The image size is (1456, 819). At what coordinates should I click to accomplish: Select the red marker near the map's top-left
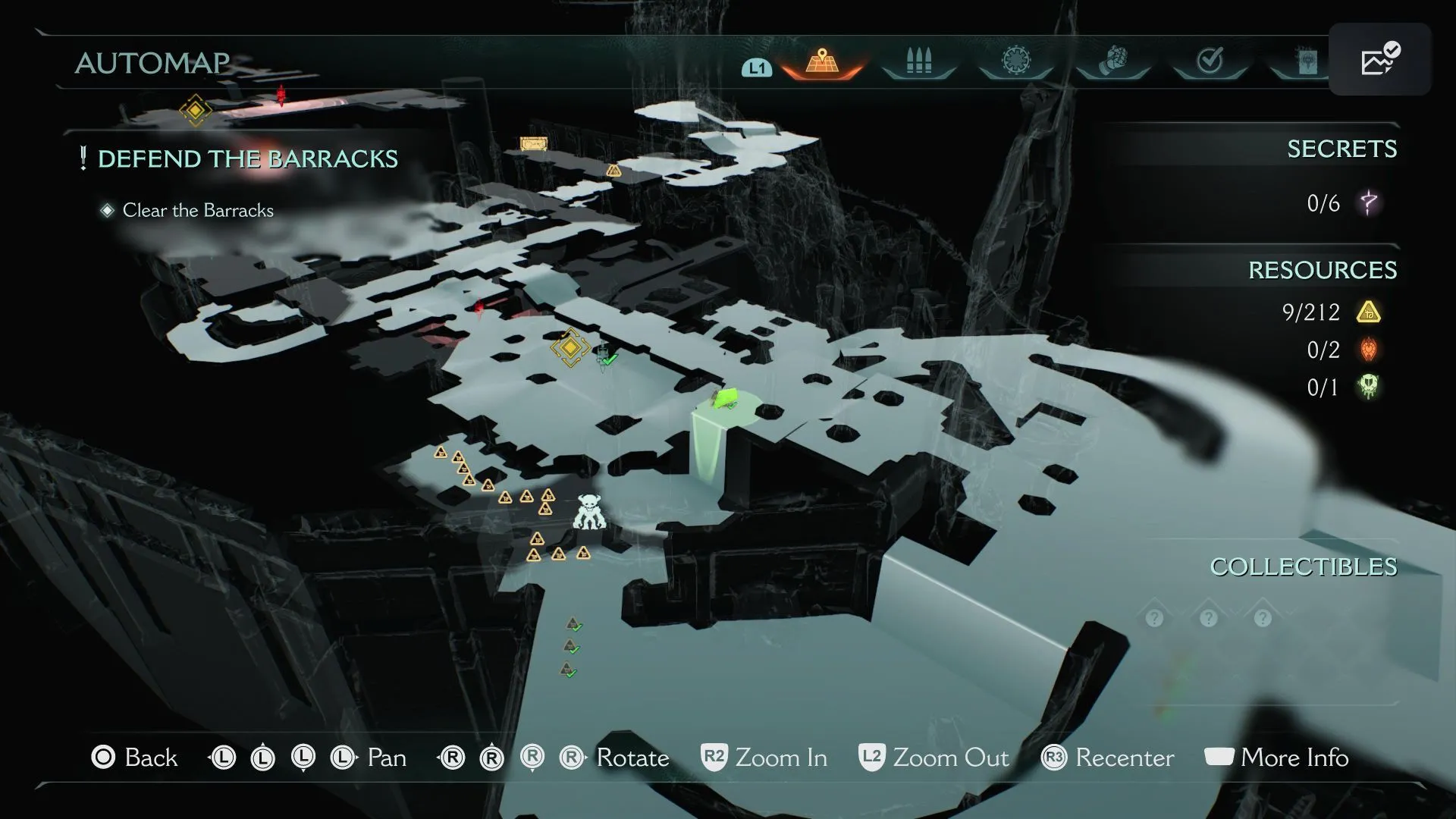click(x=281, y=96)
